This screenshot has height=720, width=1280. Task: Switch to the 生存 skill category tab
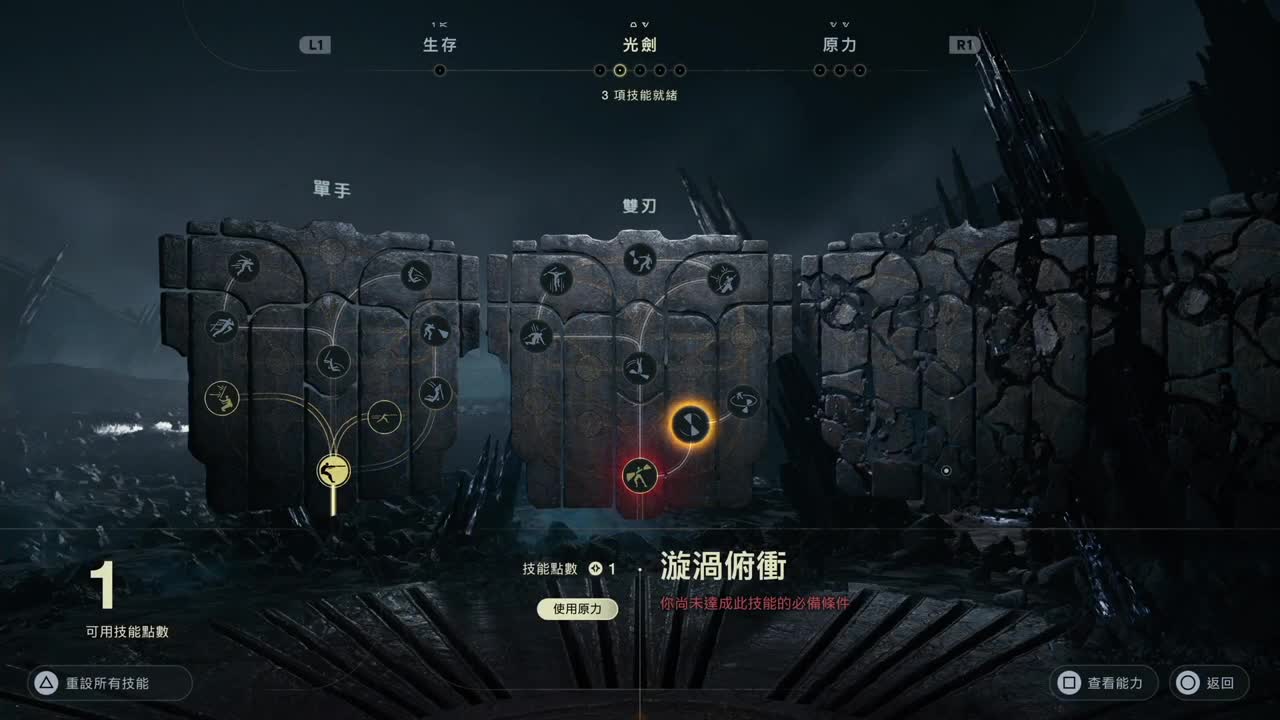click(438, 44)
